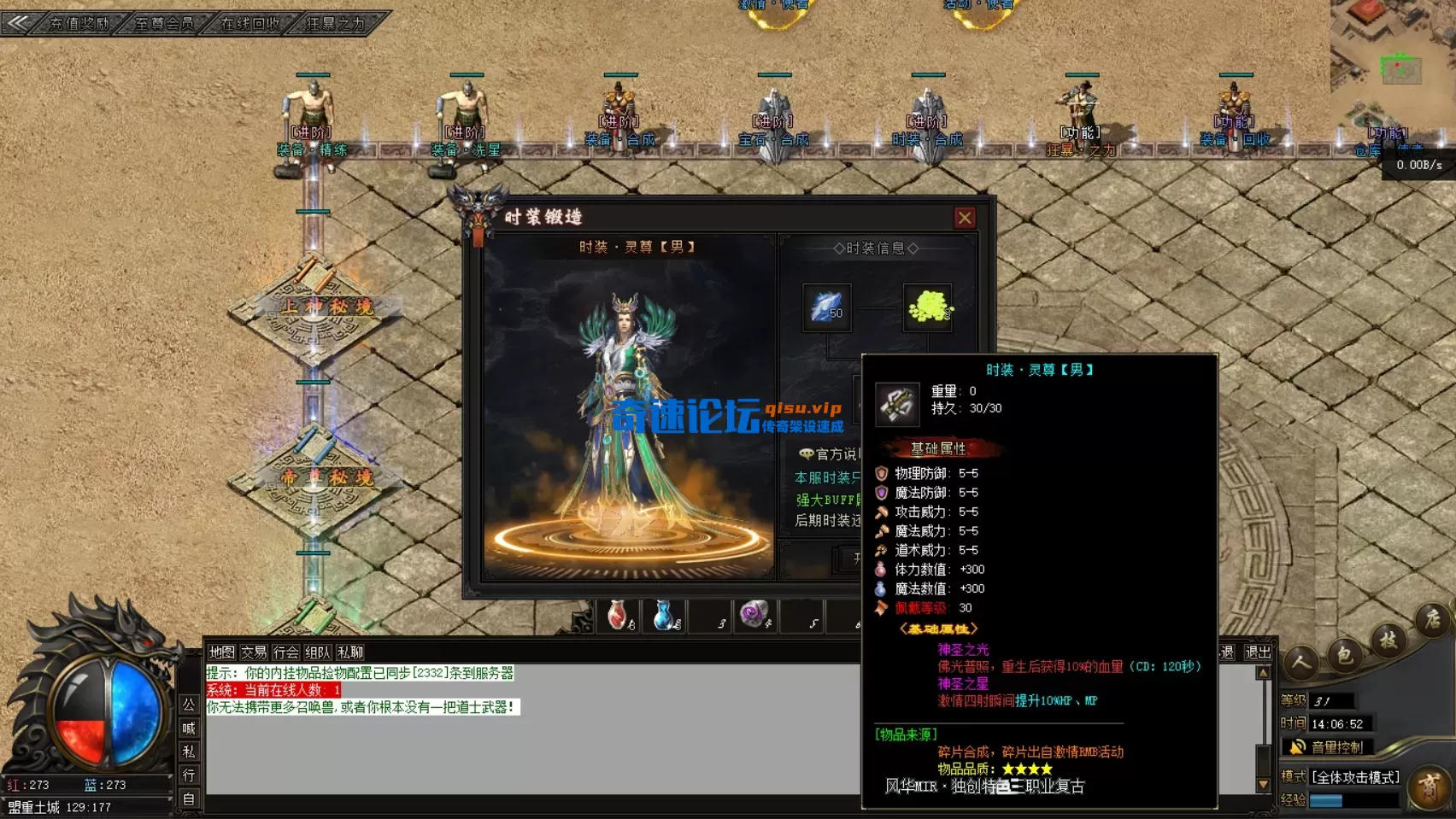The image size is (1456, 819).
Task: Click the 退出 exit button
Action: (1258, 652)
